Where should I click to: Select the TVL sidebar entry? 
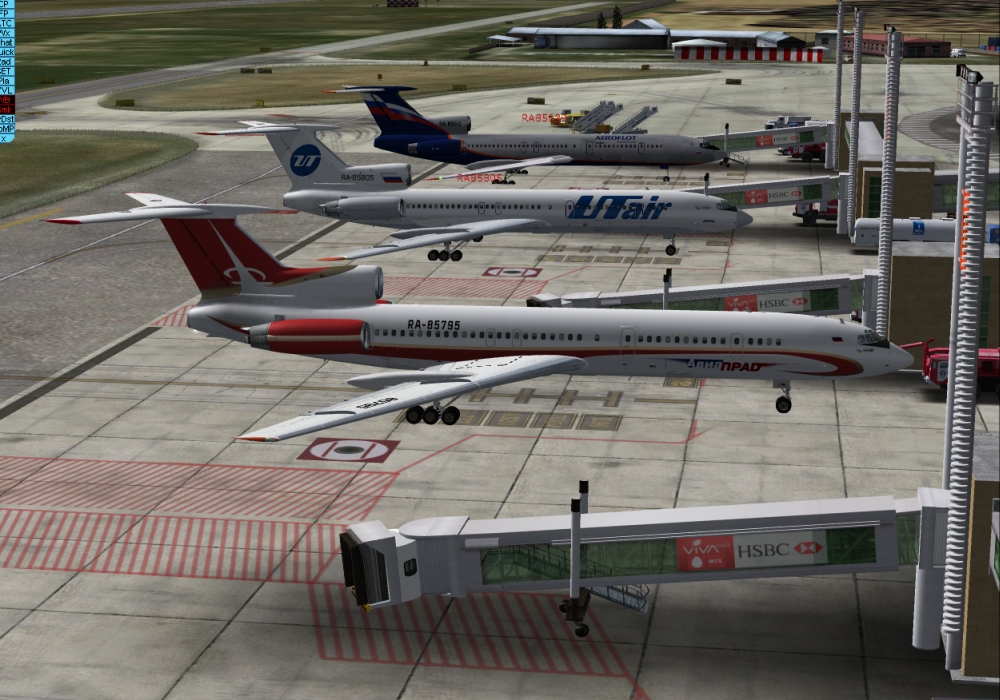click(6, 90)
